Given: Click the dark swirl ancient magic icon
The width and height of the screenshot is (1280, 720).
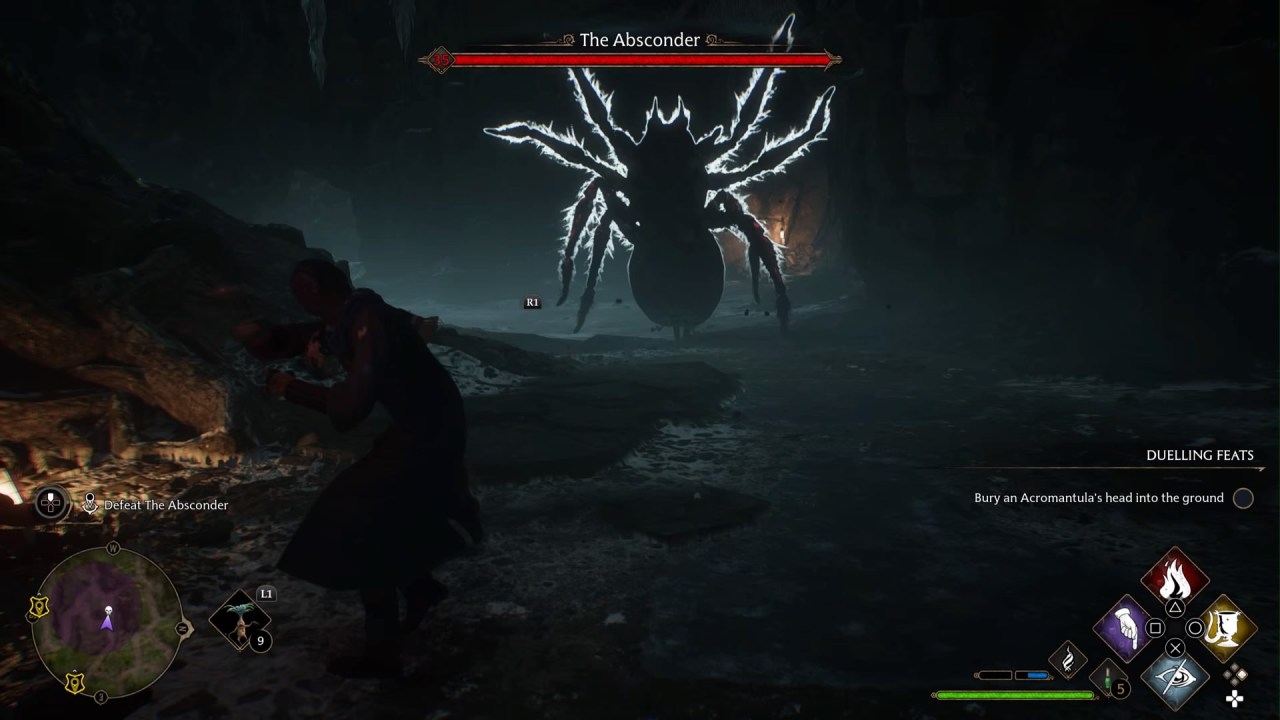Looking at the screenshot, I should [x=1068, y=659].
